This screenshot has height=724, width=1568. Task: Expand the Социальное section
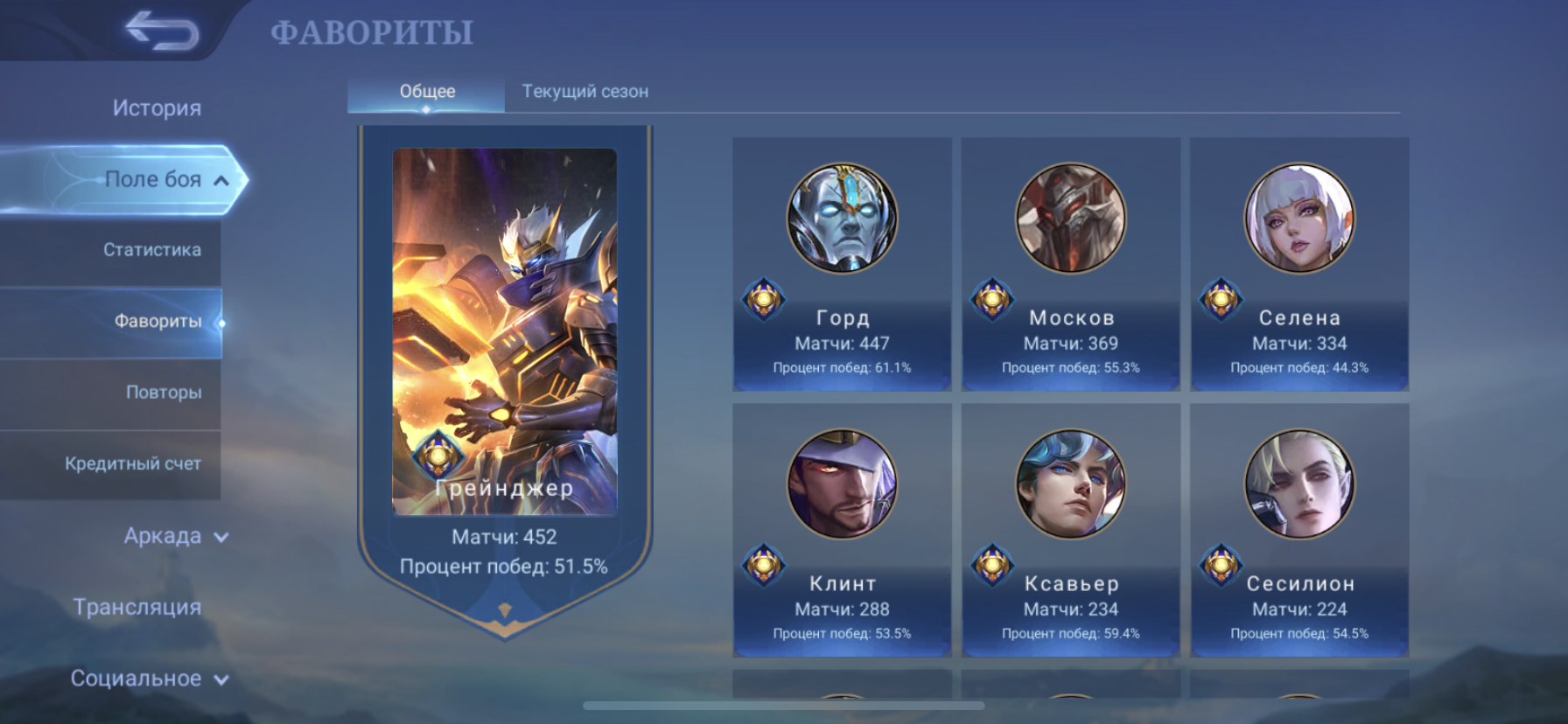pos(149,679)
